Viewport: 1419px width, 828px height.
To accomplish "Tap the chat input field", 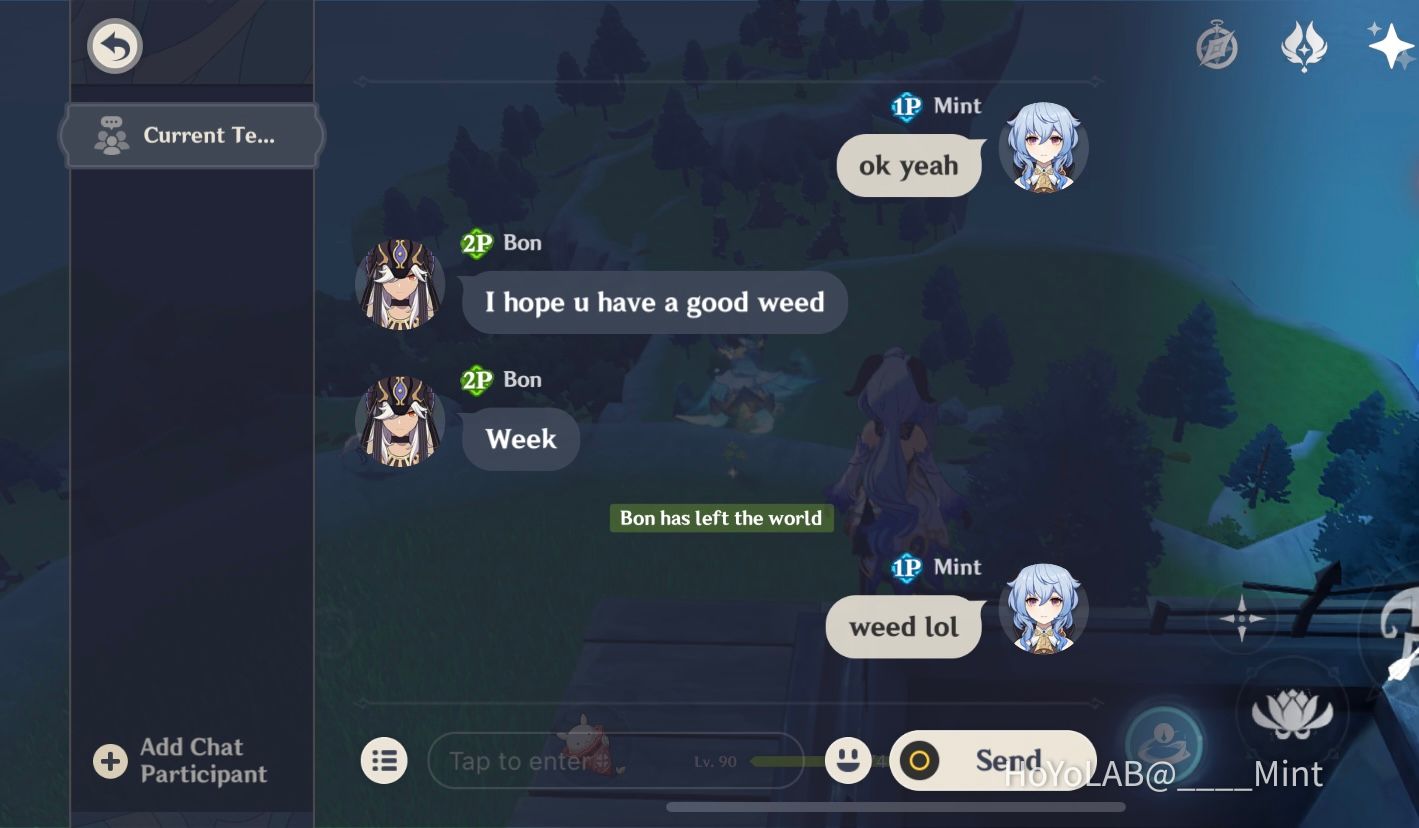I will (560, 761).
